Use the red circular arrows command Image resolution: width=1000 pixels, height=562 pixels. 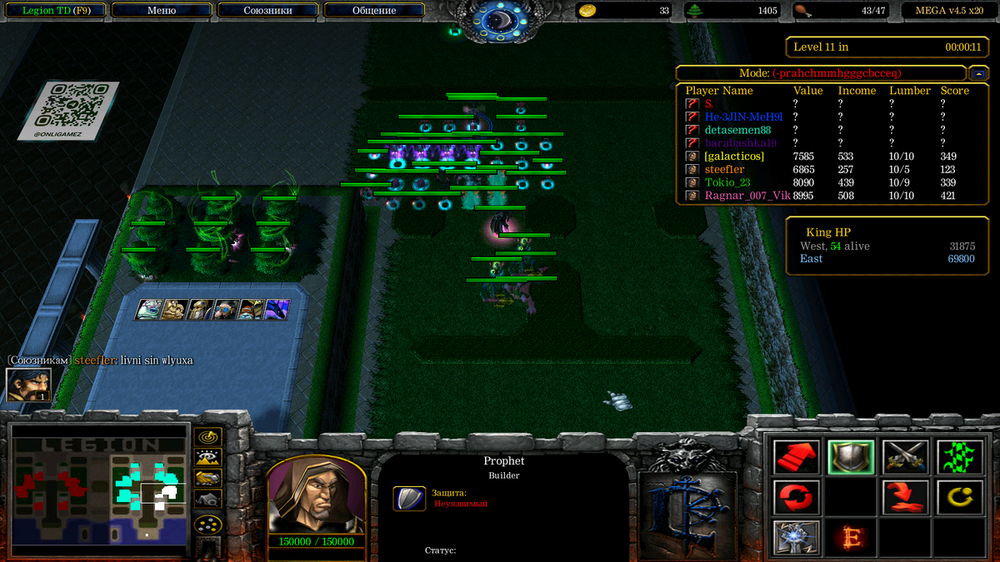(x=797, y=497)
